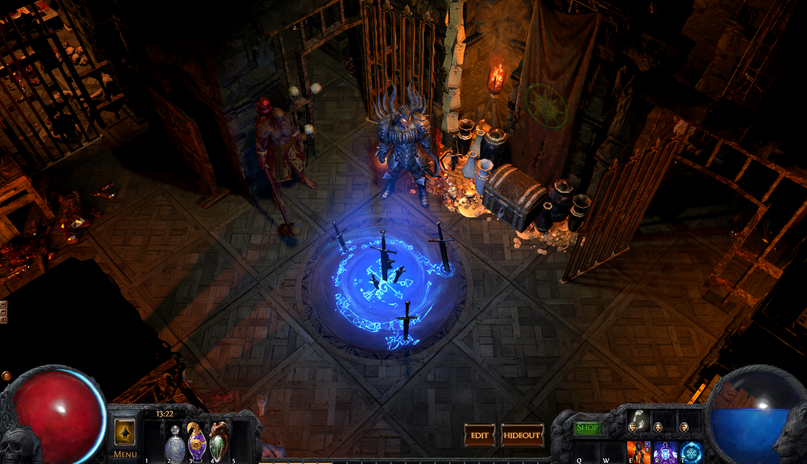This screenshot has height=464, width=807.
Task: Activate the red fire skill icon
Action: (637, 452)
